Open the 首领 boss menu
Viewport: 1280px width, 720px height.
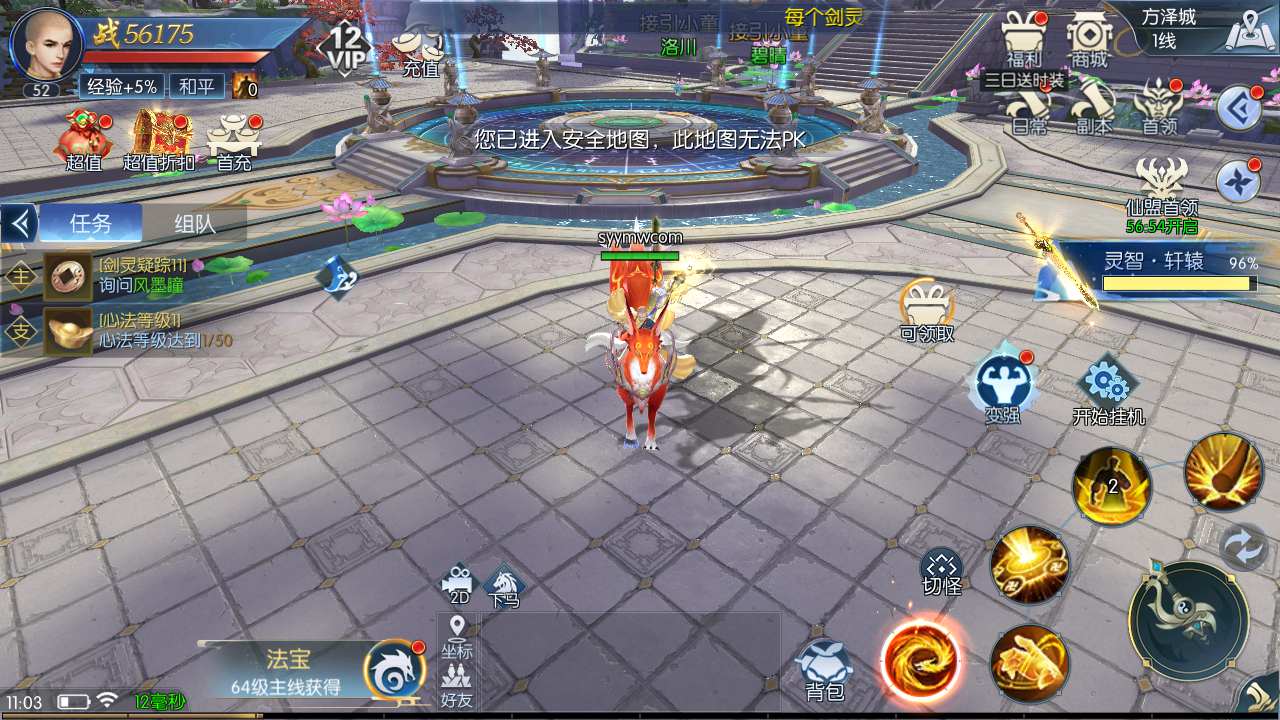(x=1160, y=106)
